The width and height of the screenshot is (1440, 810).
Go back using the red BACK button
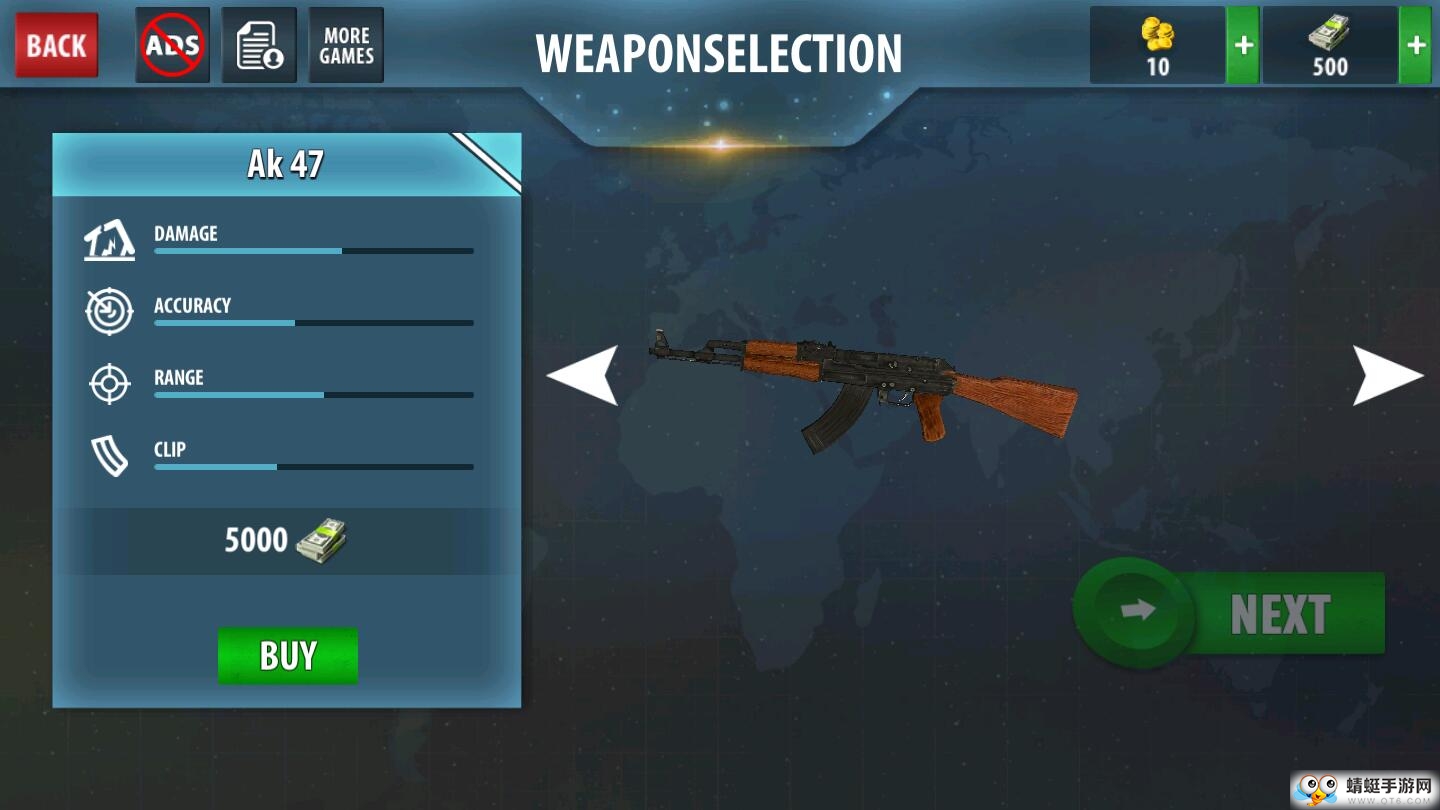57,45
